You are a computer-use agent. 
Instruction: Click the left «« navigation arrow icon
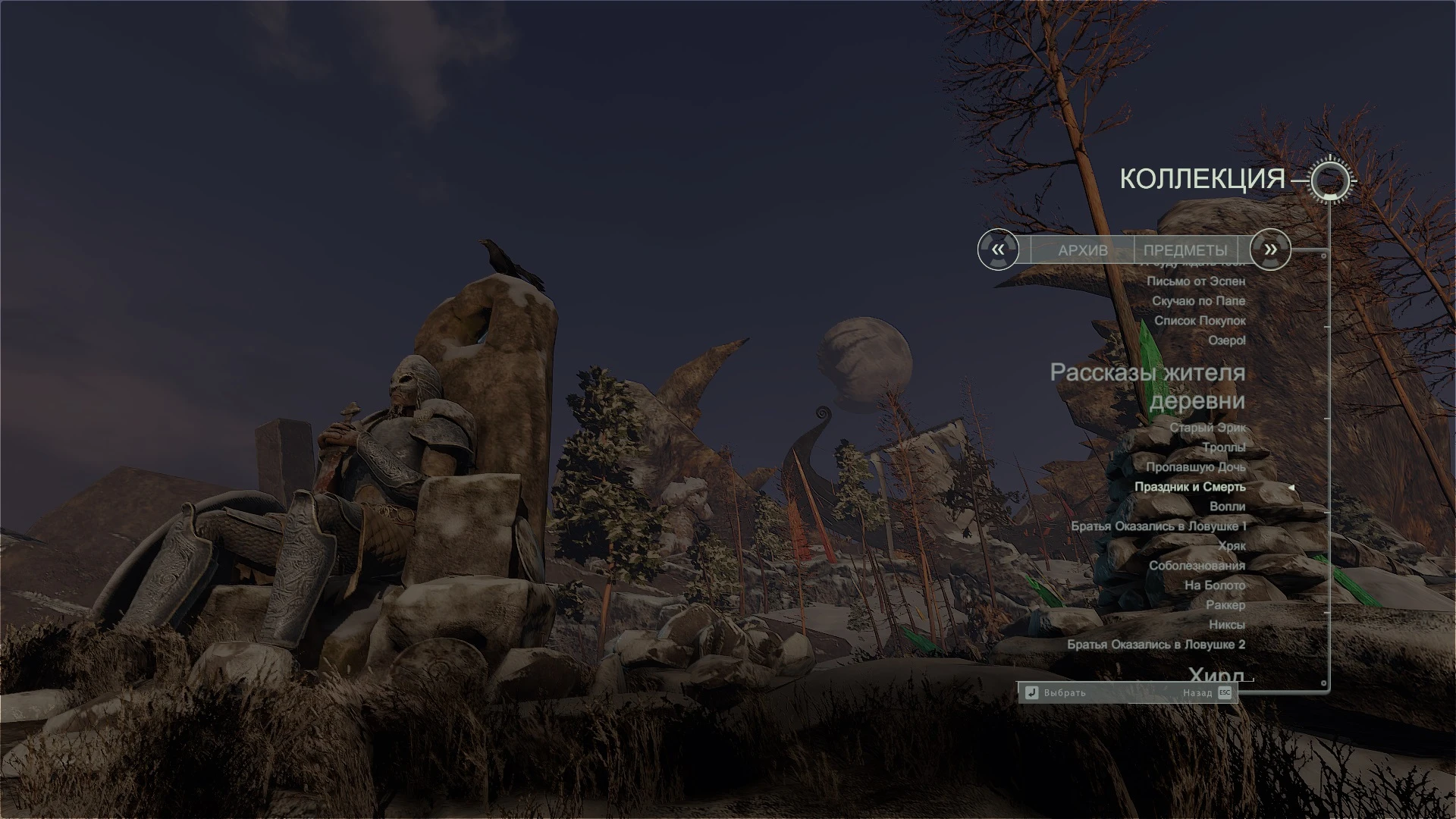coord(998,249)
